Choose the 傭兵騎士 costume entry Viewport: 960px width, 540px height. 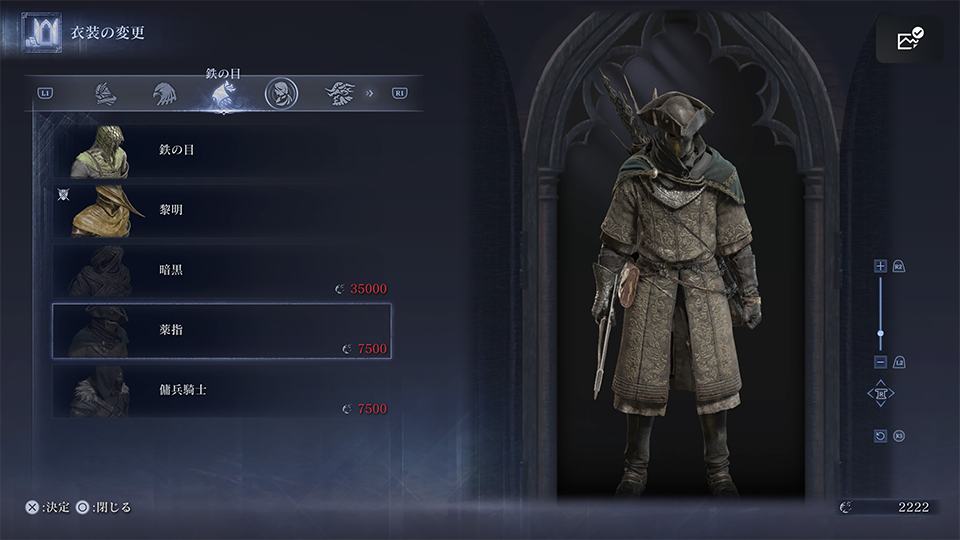220,388
